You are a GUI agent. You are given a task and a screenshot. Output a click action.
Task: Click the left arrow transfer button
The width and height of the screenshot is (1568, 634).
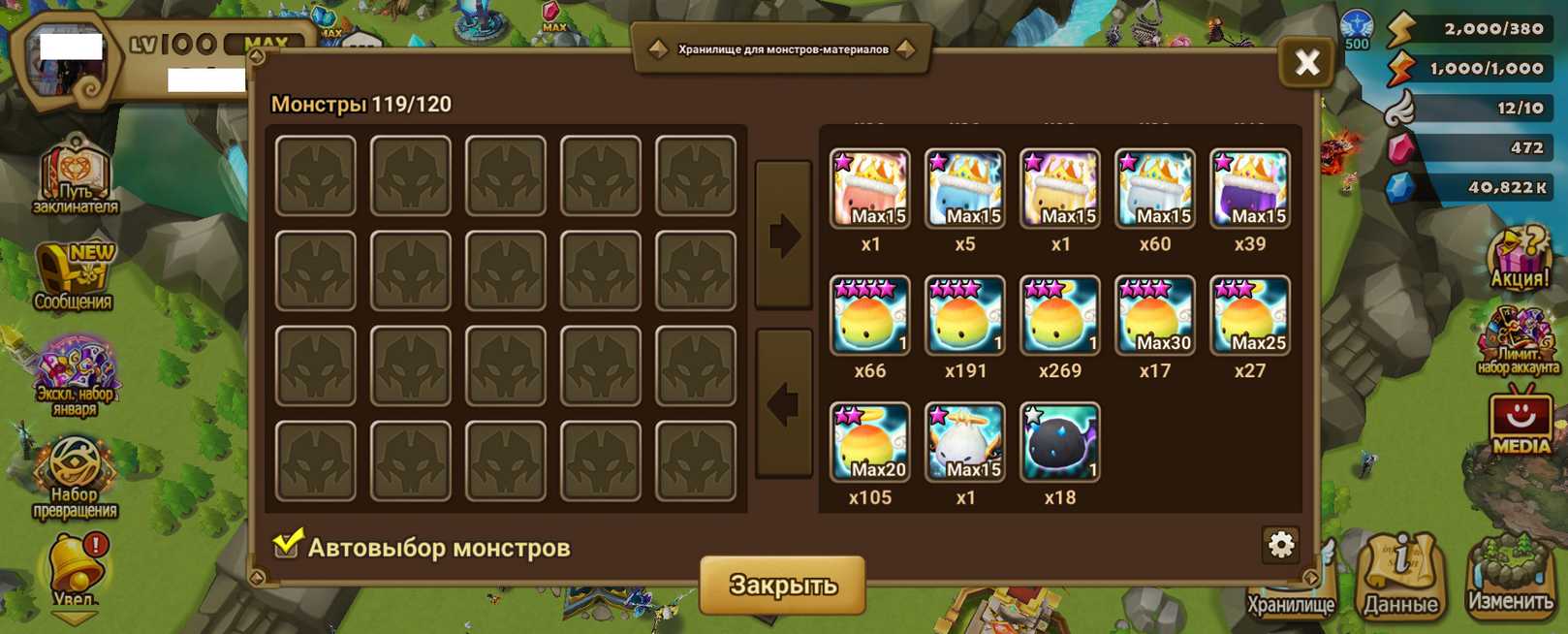783,403
